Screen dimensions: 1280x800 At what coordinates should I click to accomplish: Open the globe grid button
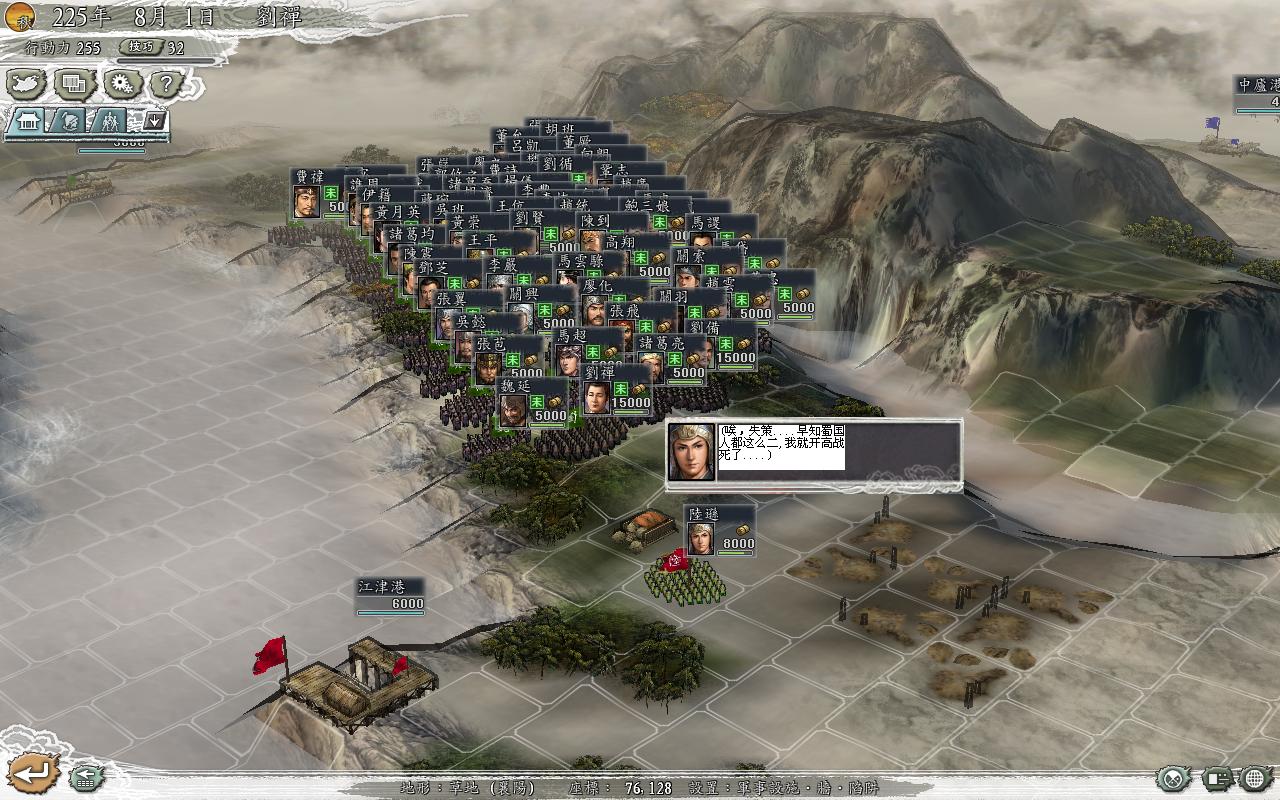1256,777
